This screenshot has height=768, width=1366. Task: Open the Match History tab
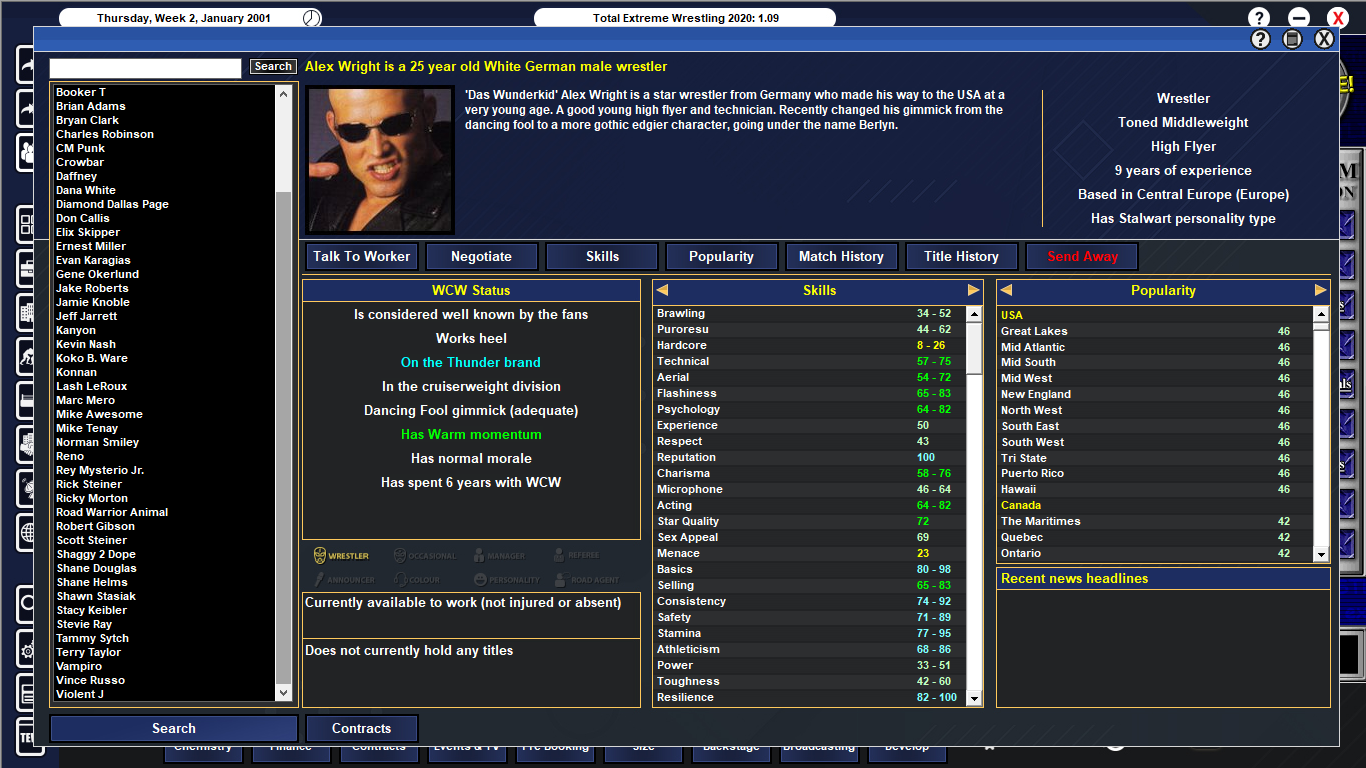click(x=841, y=256)
